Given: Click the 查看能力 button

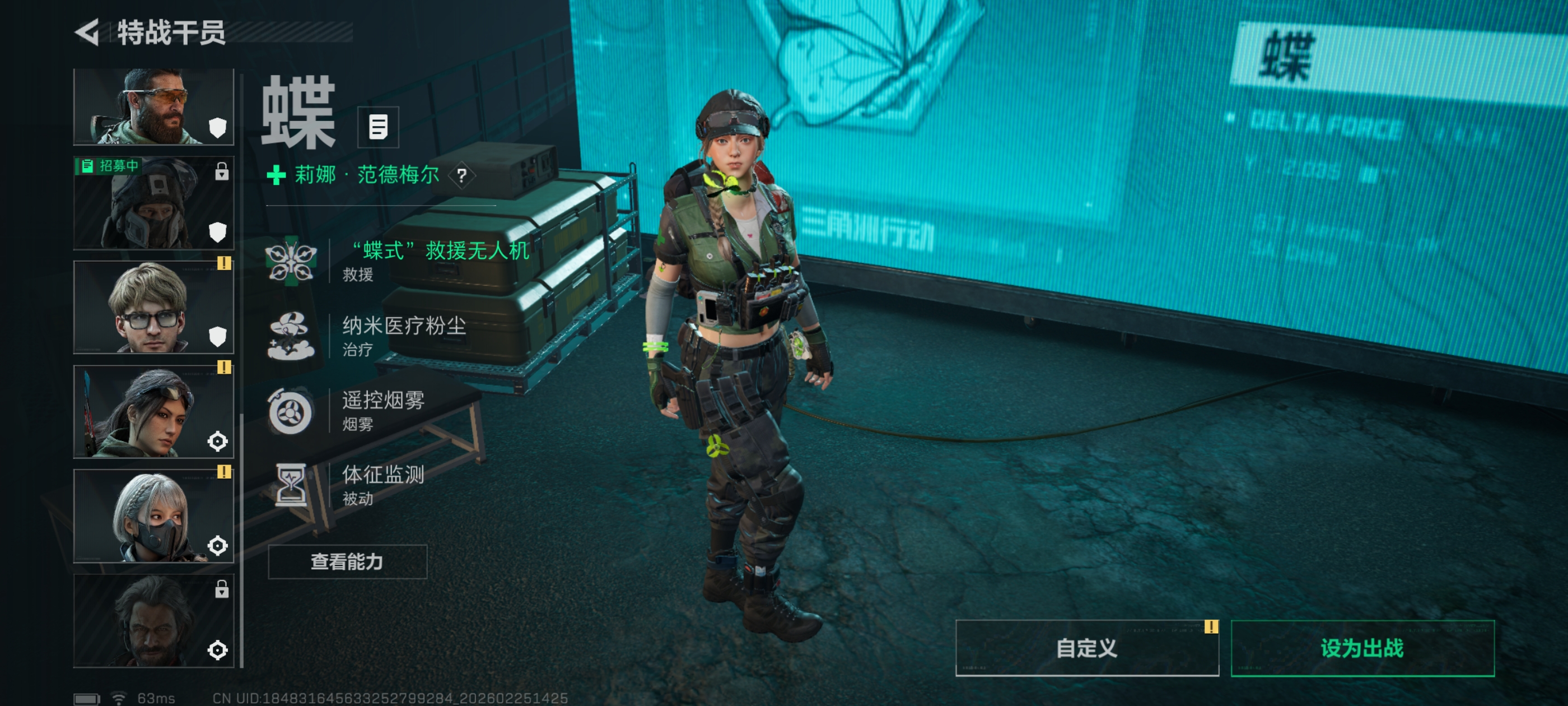Looking at the screenshot, I should 347,561.
